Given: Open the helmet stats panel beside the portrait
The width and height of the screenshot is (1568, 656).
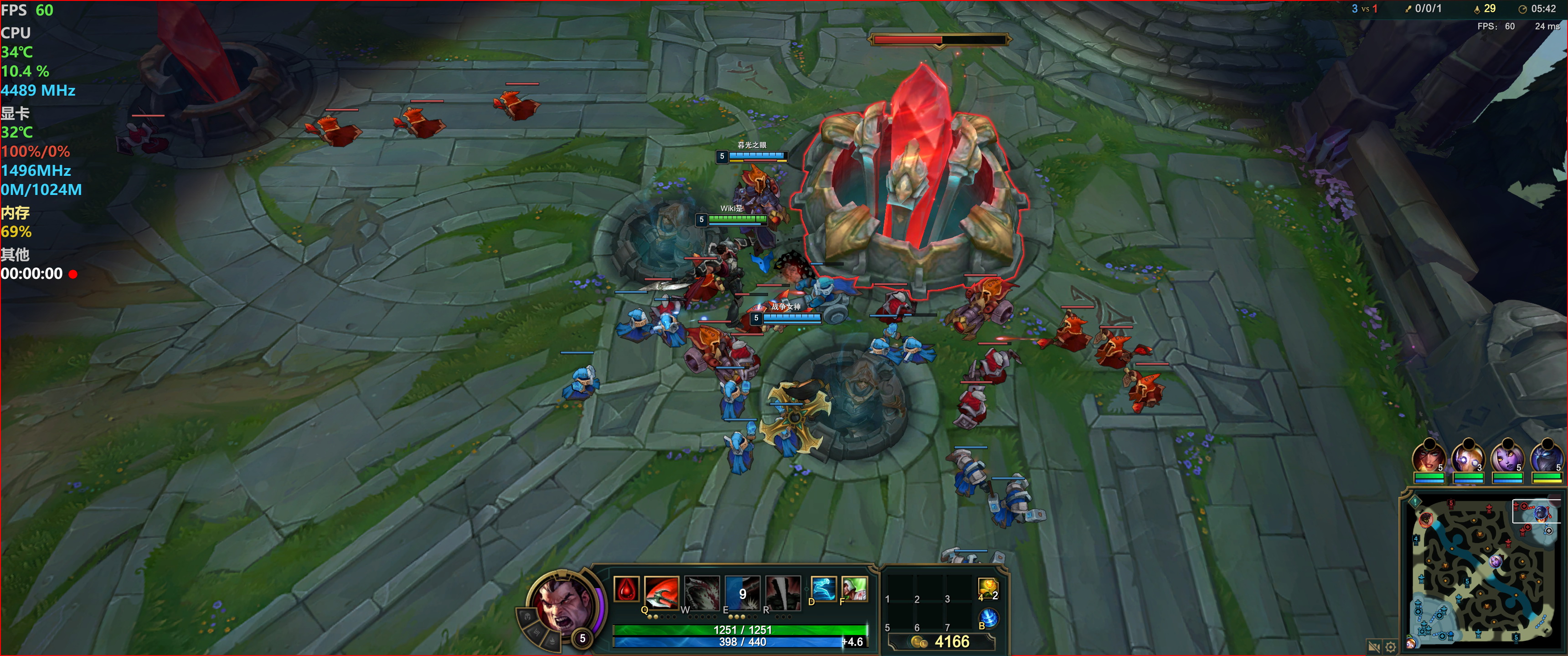Looking at the screenshot, I should (527, 616).
